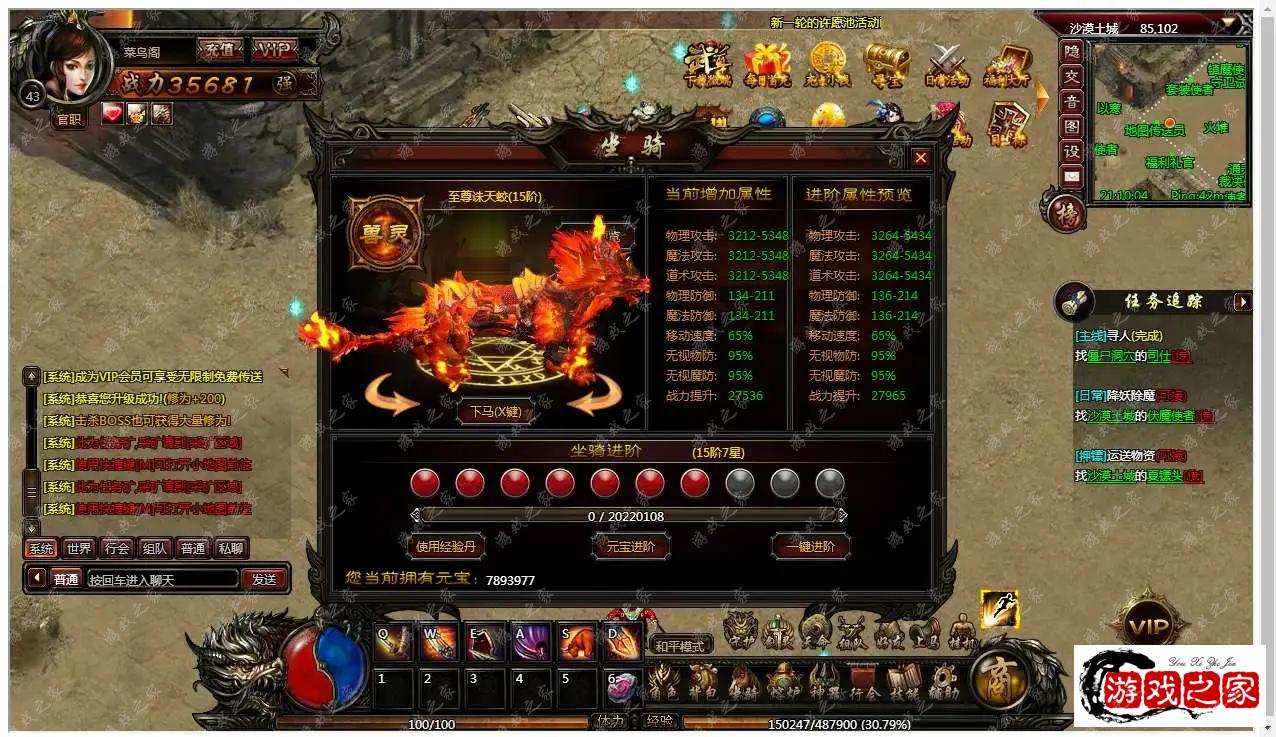The image size is (1276, 737).
Task: Switch to the 世界 chat tab
Action: (78, 548)
